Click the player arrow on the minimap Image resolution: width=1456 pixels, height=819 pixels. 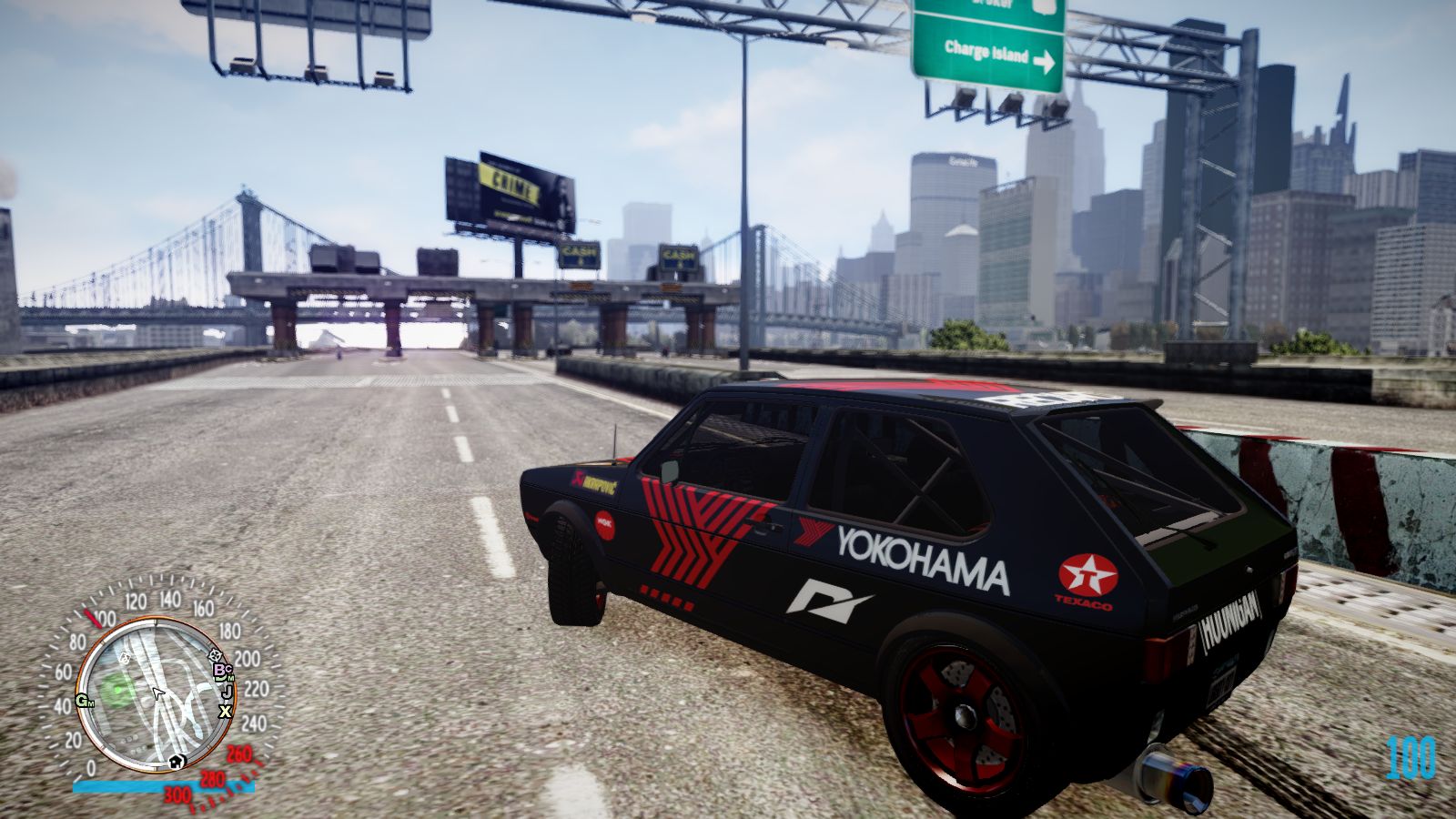tap(157, 694)
